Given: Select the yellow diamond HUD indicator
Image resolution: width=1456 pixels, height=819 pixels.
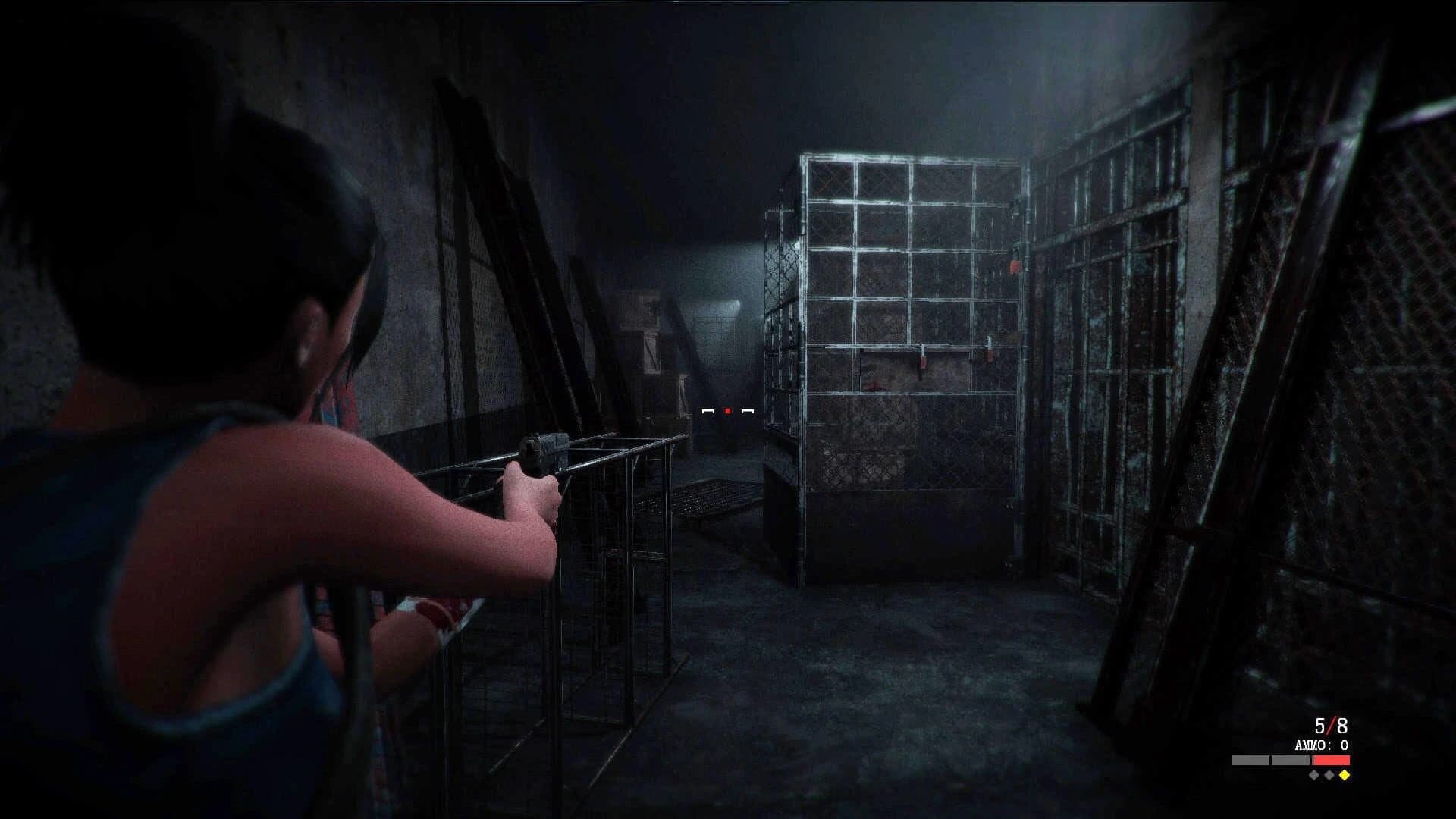Looking at the screenshot, I should click(1345, 776).
